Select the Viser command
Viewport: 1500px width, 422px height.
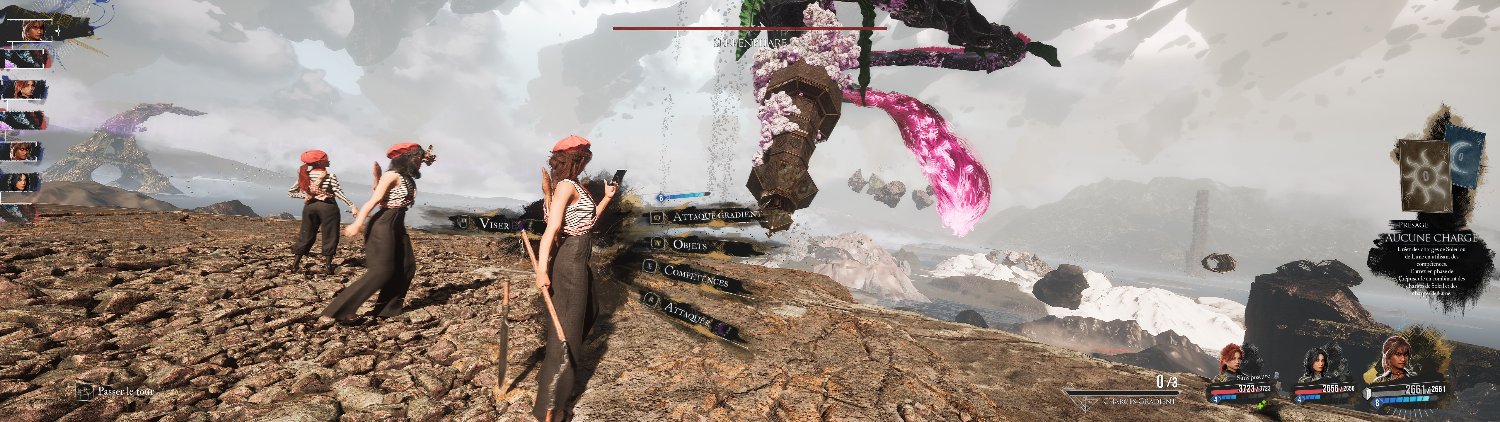pos(493,224)
